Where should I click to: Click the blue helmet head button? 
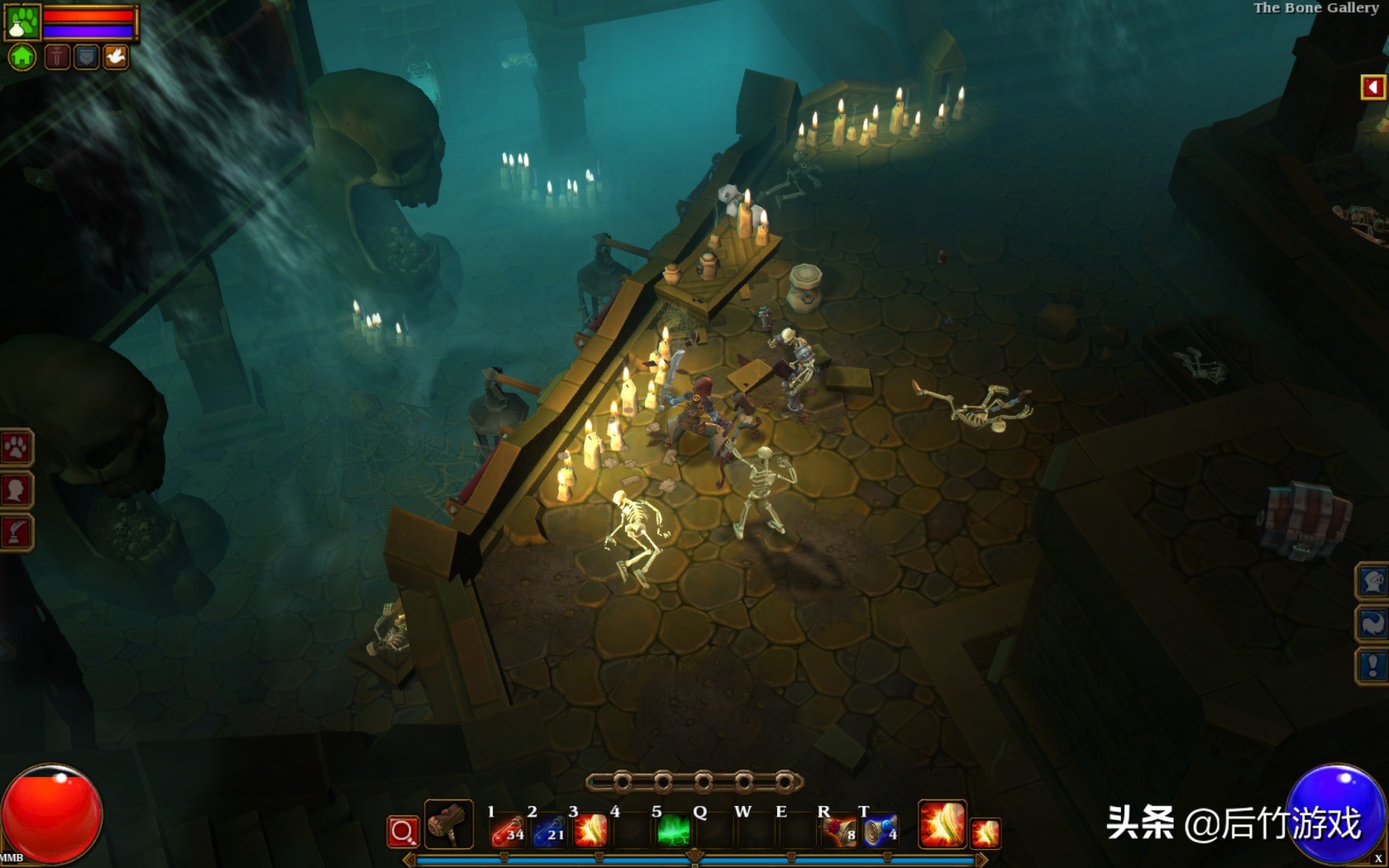pyautogui.click(x=1373, y=582)
